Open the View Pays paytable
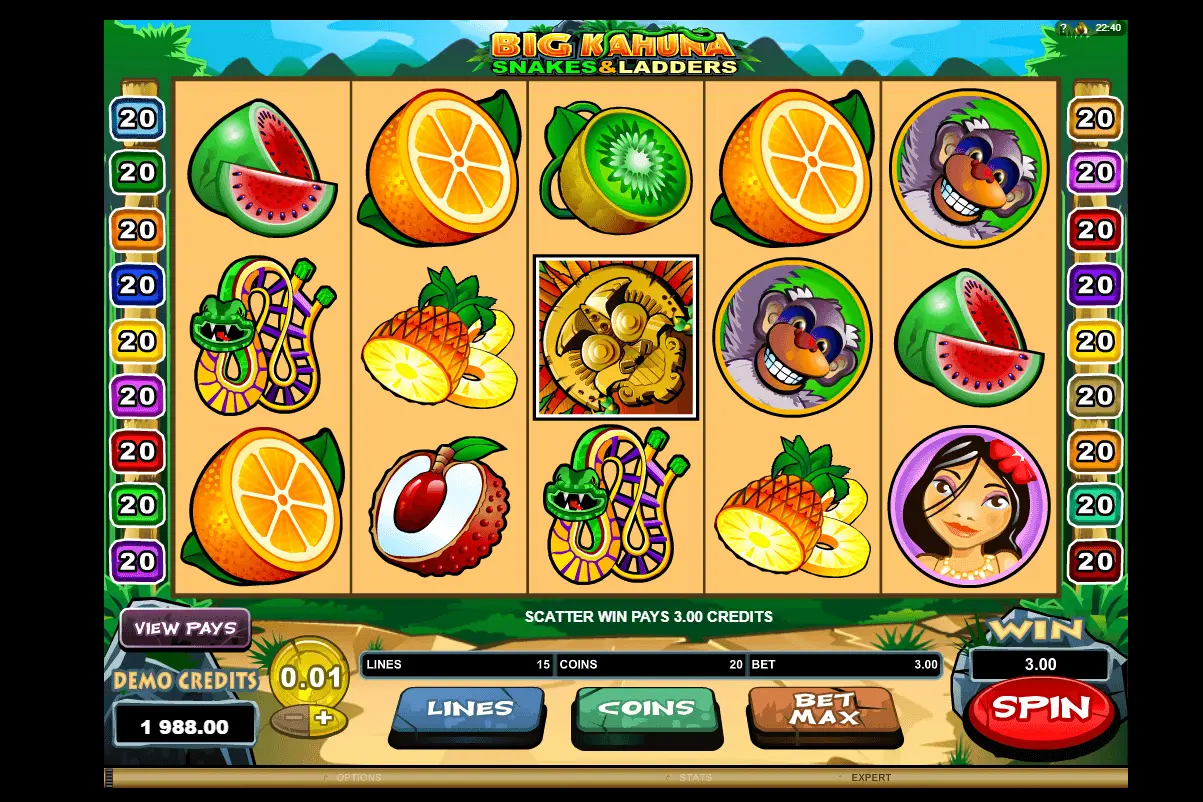Screen dimensions: 1203x802 [x=185, y=628]
